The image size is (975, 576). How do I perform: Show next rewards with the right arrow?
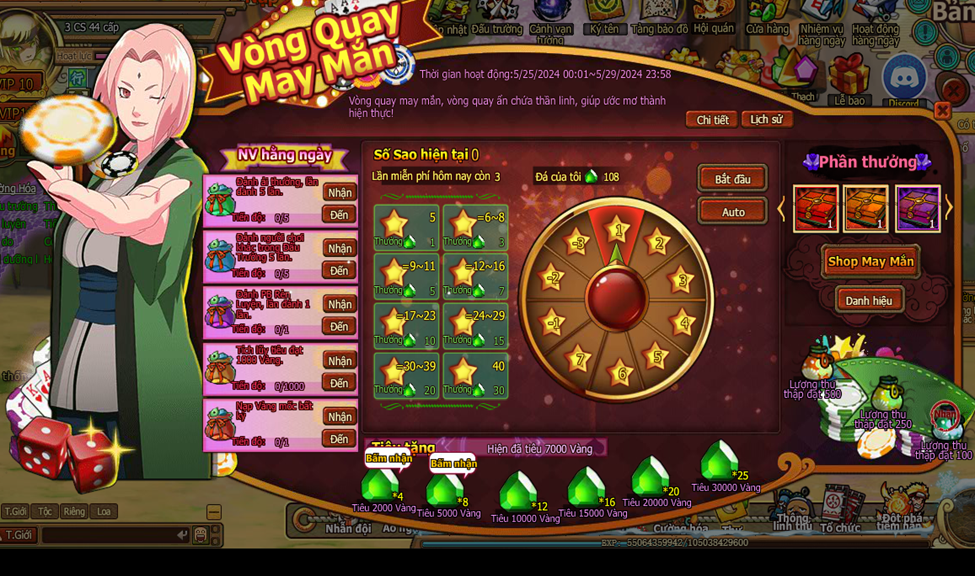coord(948,208)
